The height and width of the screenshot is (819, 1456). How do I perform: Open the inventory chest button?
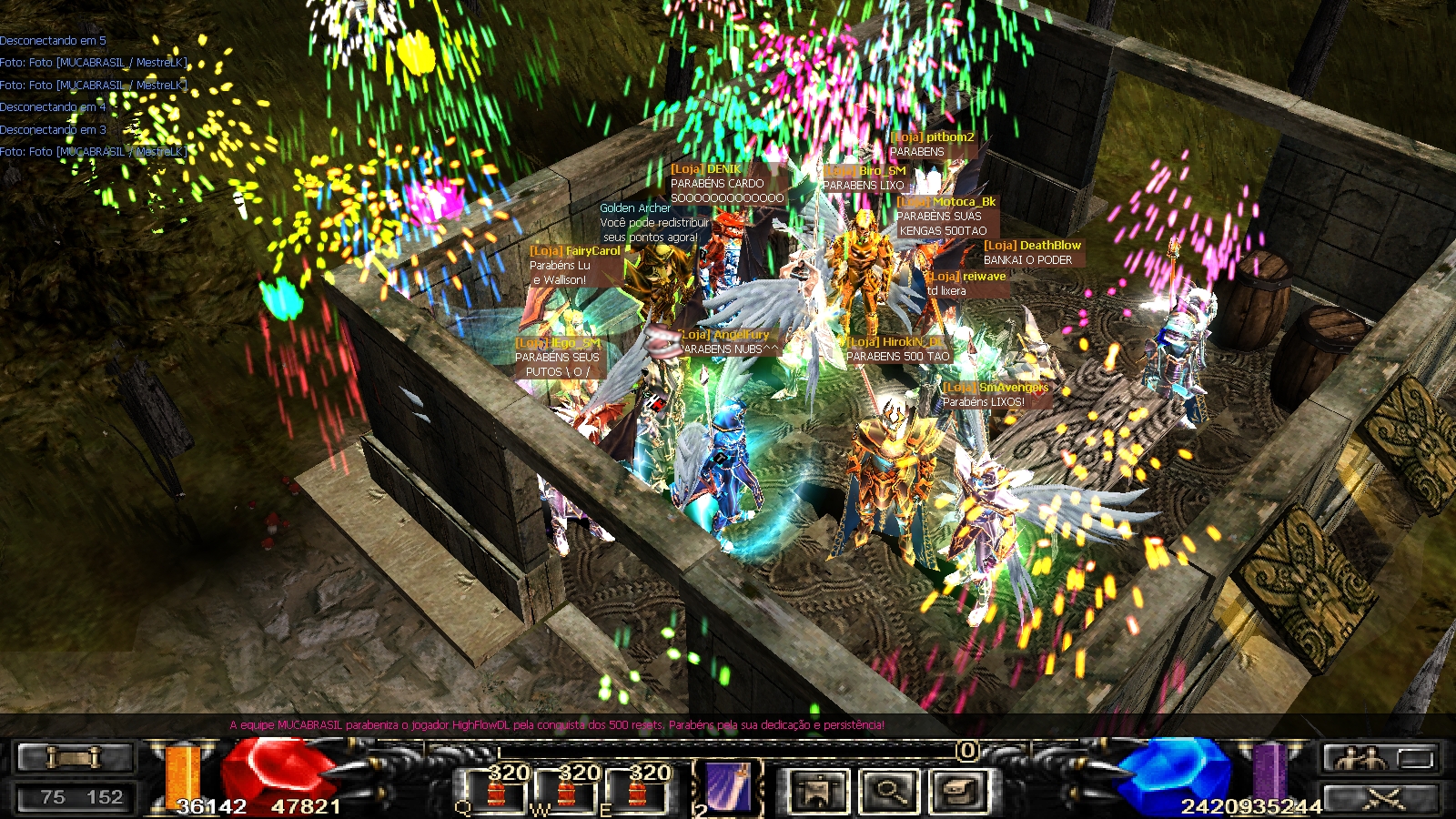pos(957,790)
